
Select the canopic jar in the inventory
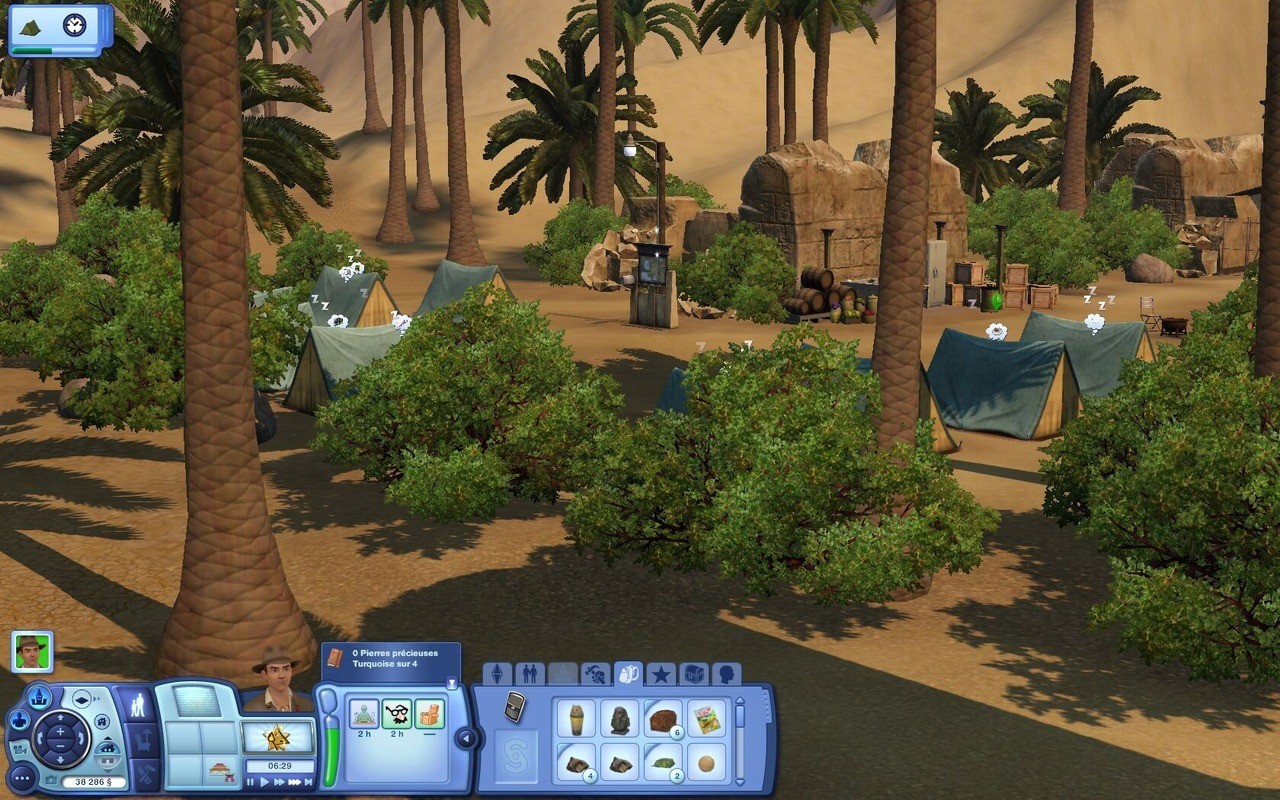pyautogui.click(x=578, y=719)
